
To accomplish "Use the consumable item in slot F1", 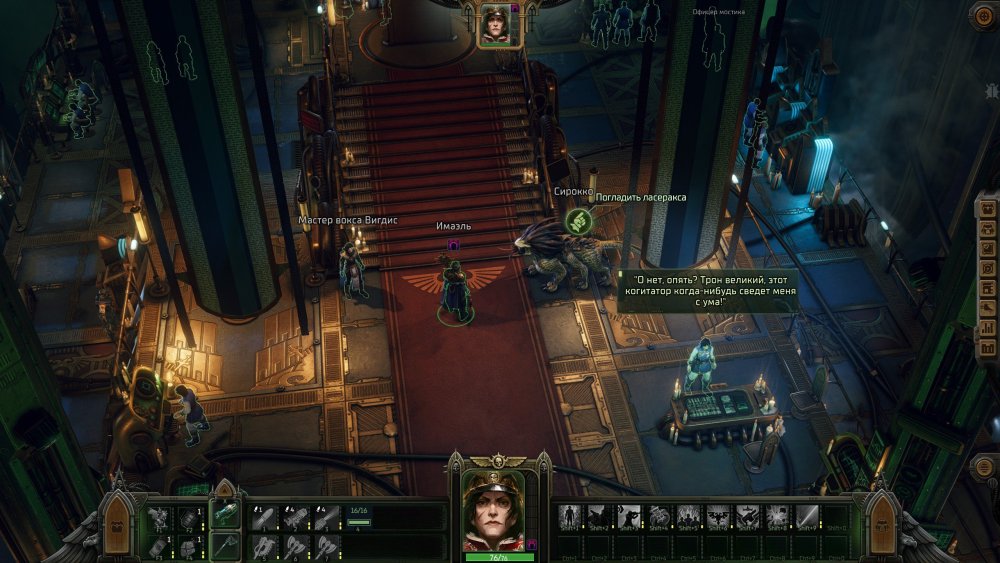I will pos(159,517).
